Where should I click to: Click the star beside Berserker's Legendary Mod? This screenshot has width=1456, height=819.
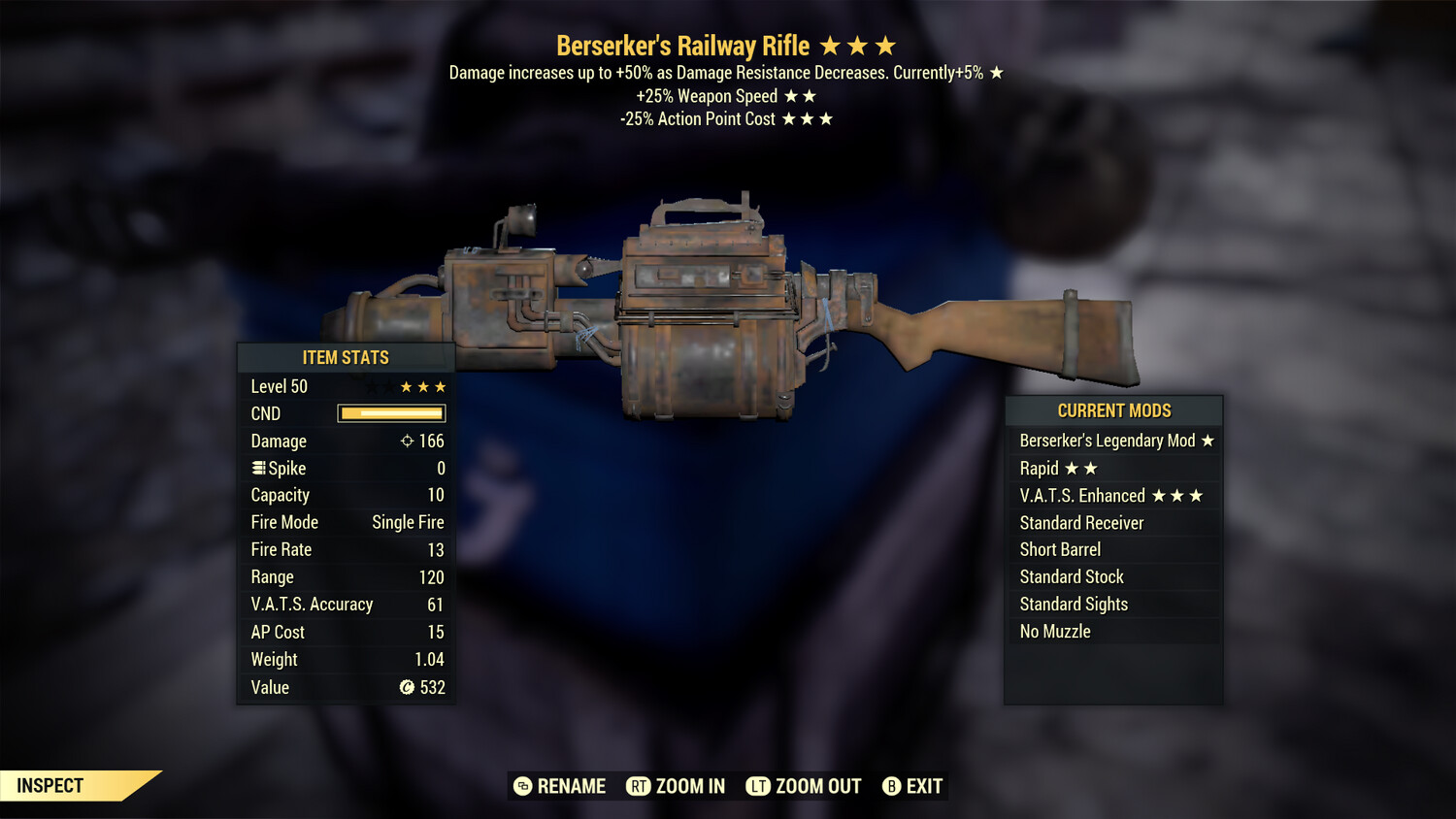1207,441
